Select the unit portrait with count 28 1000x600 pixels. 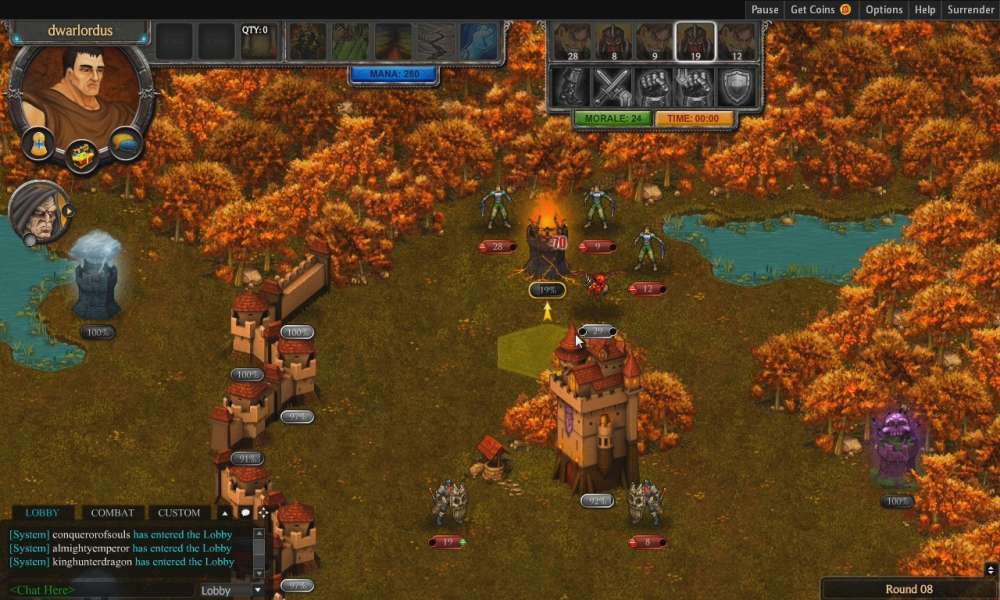coord(573,43)
